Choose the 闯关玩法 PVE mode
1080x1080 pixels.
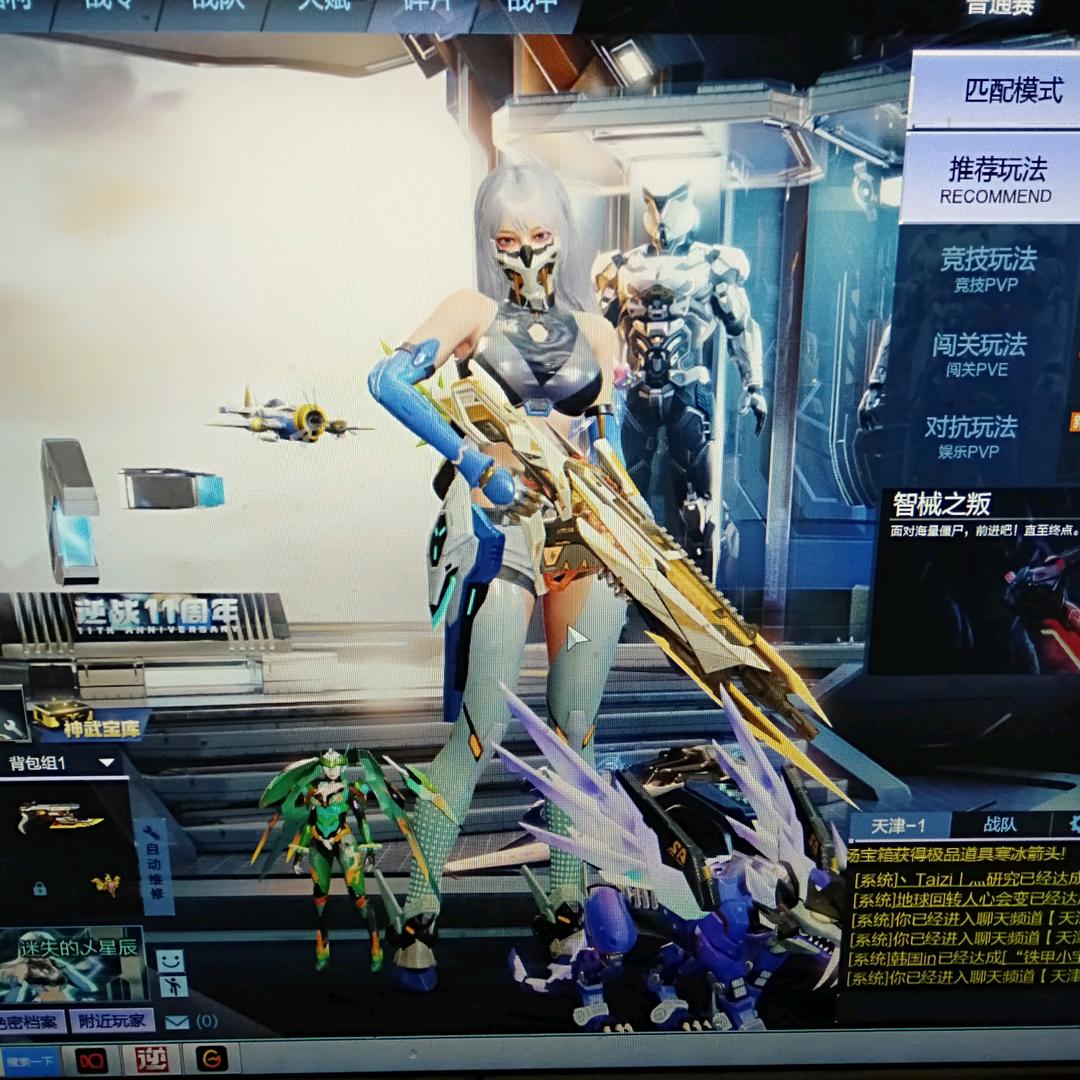pos(980,353)
